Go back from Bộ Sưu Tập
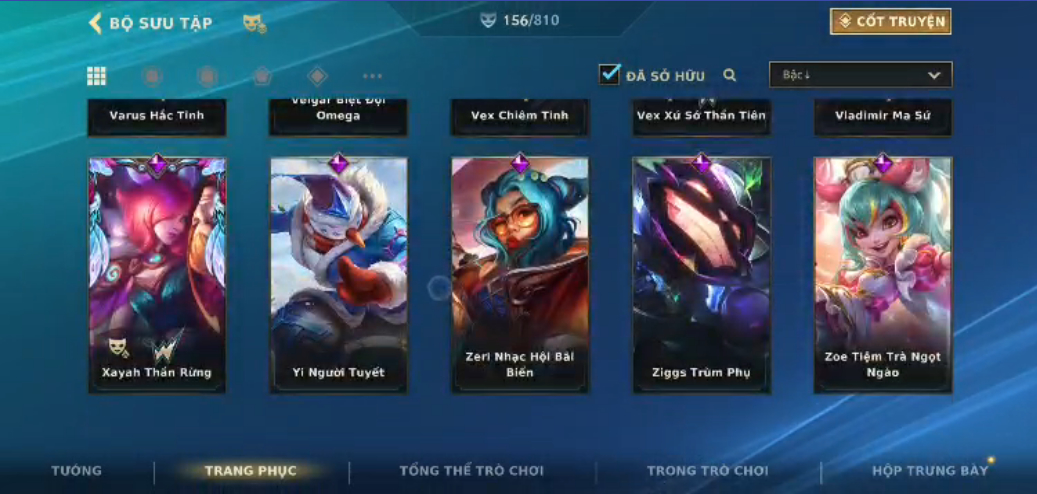Image resolution: width=1037 pixels, height=494 pixels. point(96,23)
